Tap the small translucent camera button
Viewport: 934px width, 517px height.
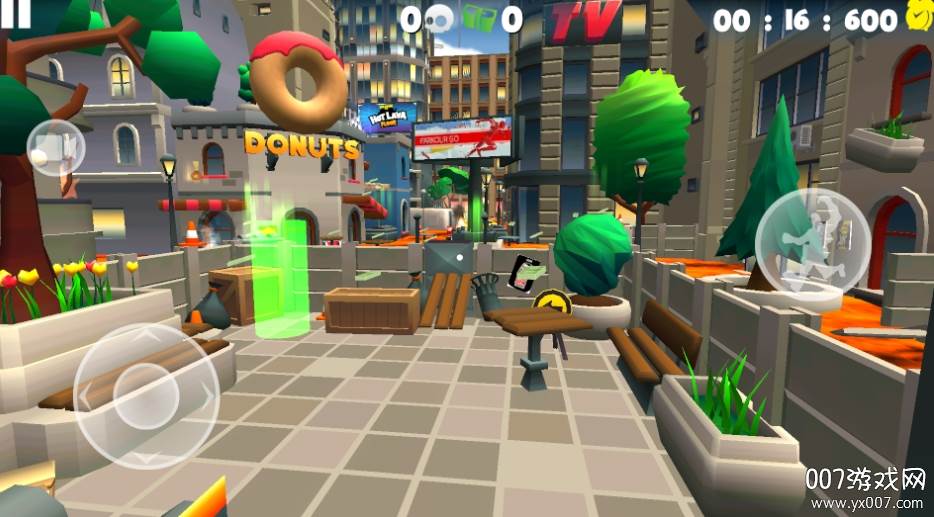point(55,148)
